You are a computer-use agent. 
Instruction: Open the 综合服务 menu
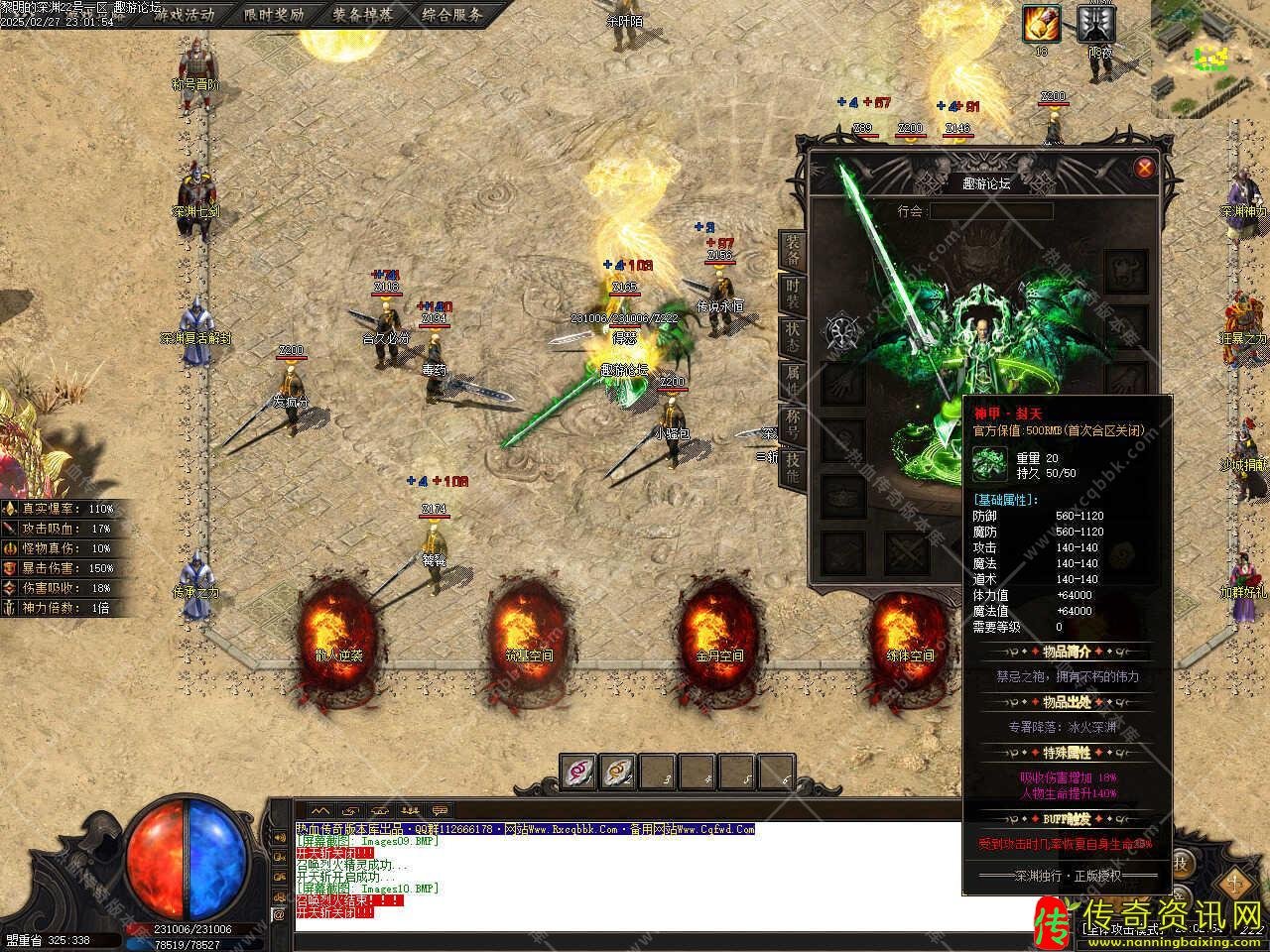(x=451, y=14)
